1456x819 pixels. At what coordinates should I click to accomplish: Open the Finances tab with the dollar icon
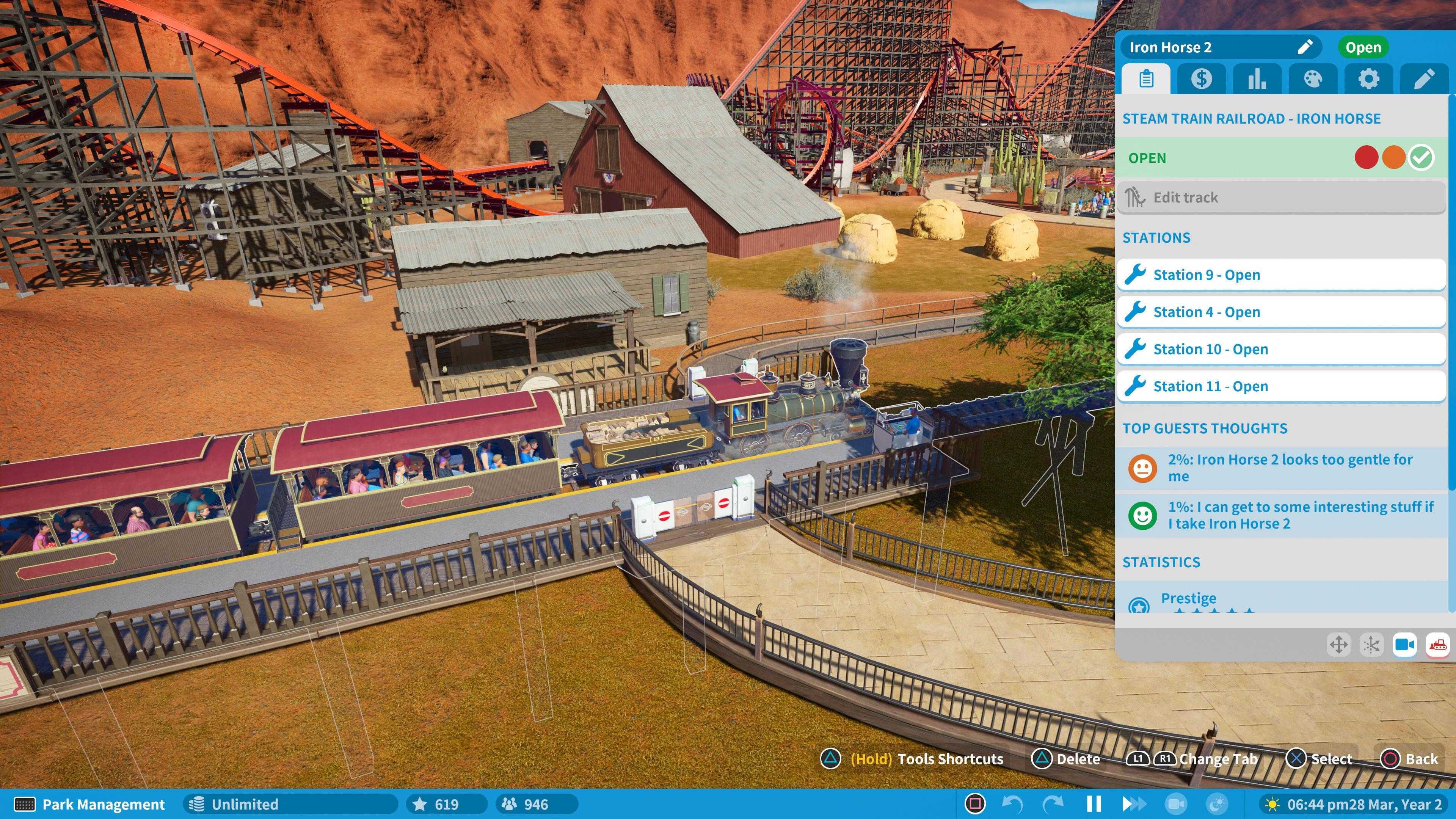(1202, 79)
